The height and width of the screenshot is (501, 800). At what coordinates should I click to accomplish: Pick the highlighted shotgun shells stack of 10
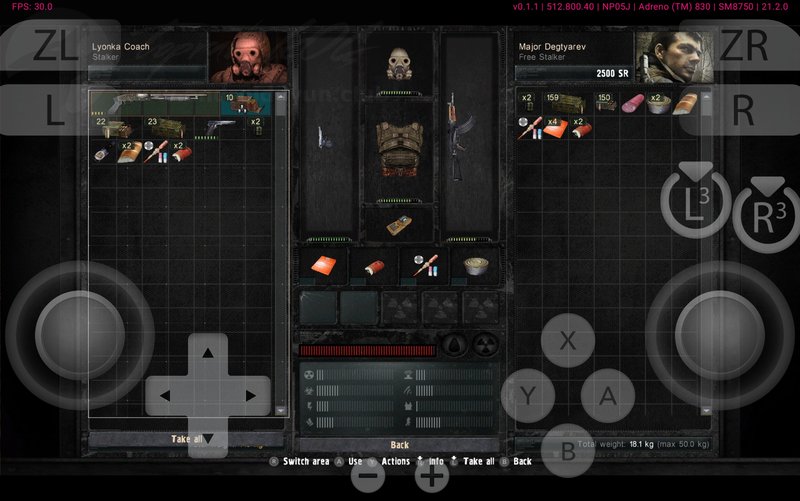[x=246, y=103]
